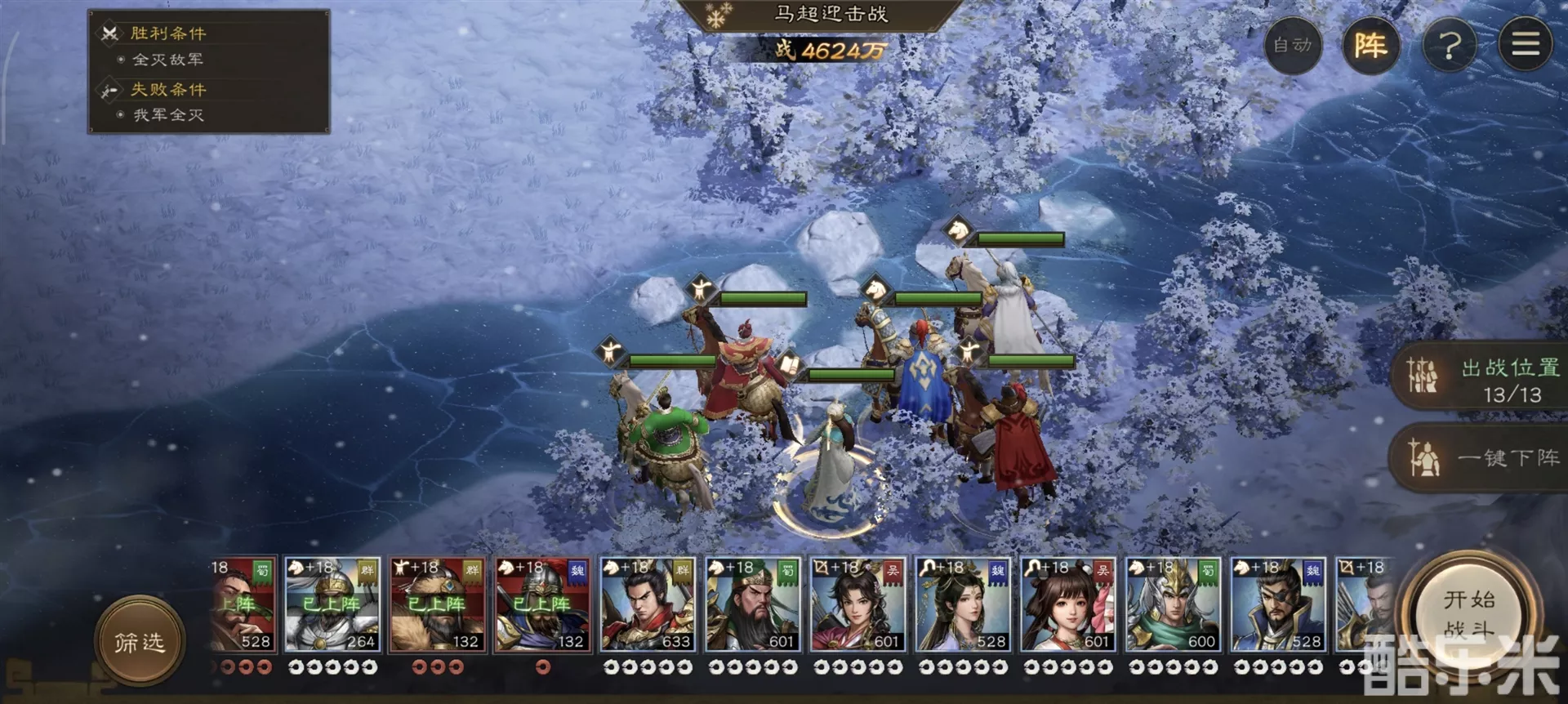The height and width of the screenshot is (704, 1568).
Task: Open the 阵 formation menu
Action: [x=1370, y=45]
